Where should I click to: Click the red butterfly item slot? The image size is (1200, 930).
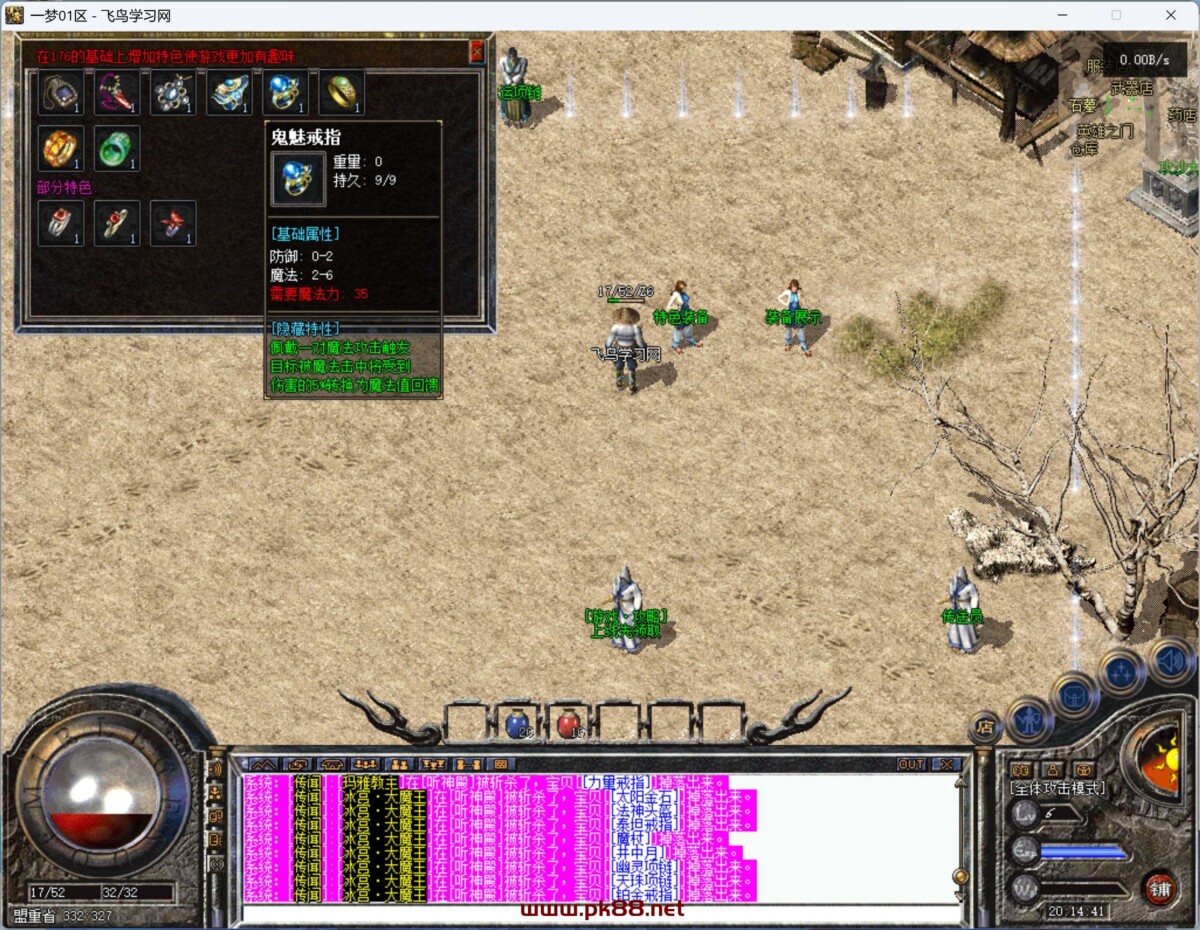(x=173, y=223)
